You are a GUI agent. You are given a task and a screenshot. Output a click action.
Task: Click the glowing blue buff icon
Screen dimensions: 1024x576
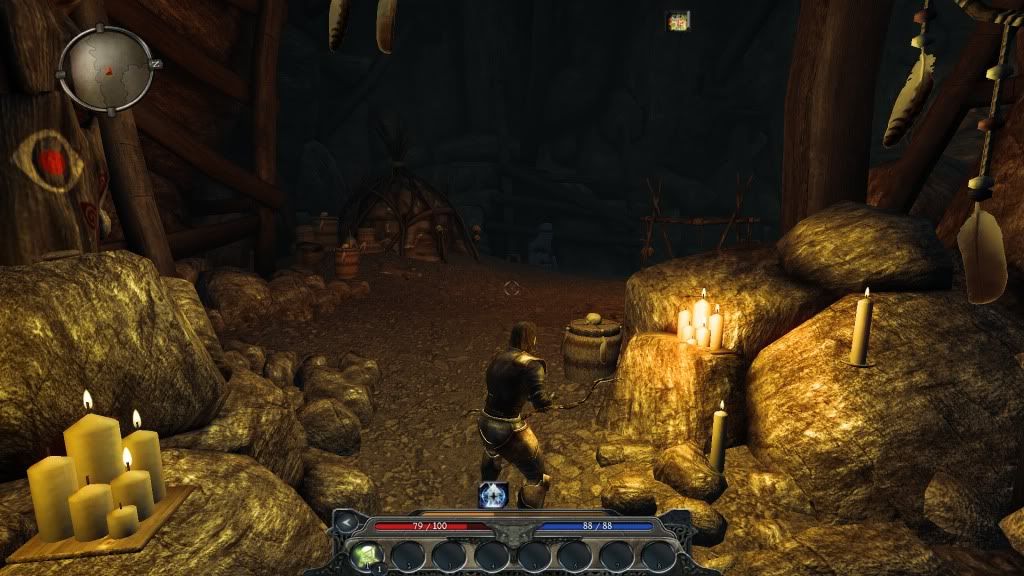click(493, 494)
